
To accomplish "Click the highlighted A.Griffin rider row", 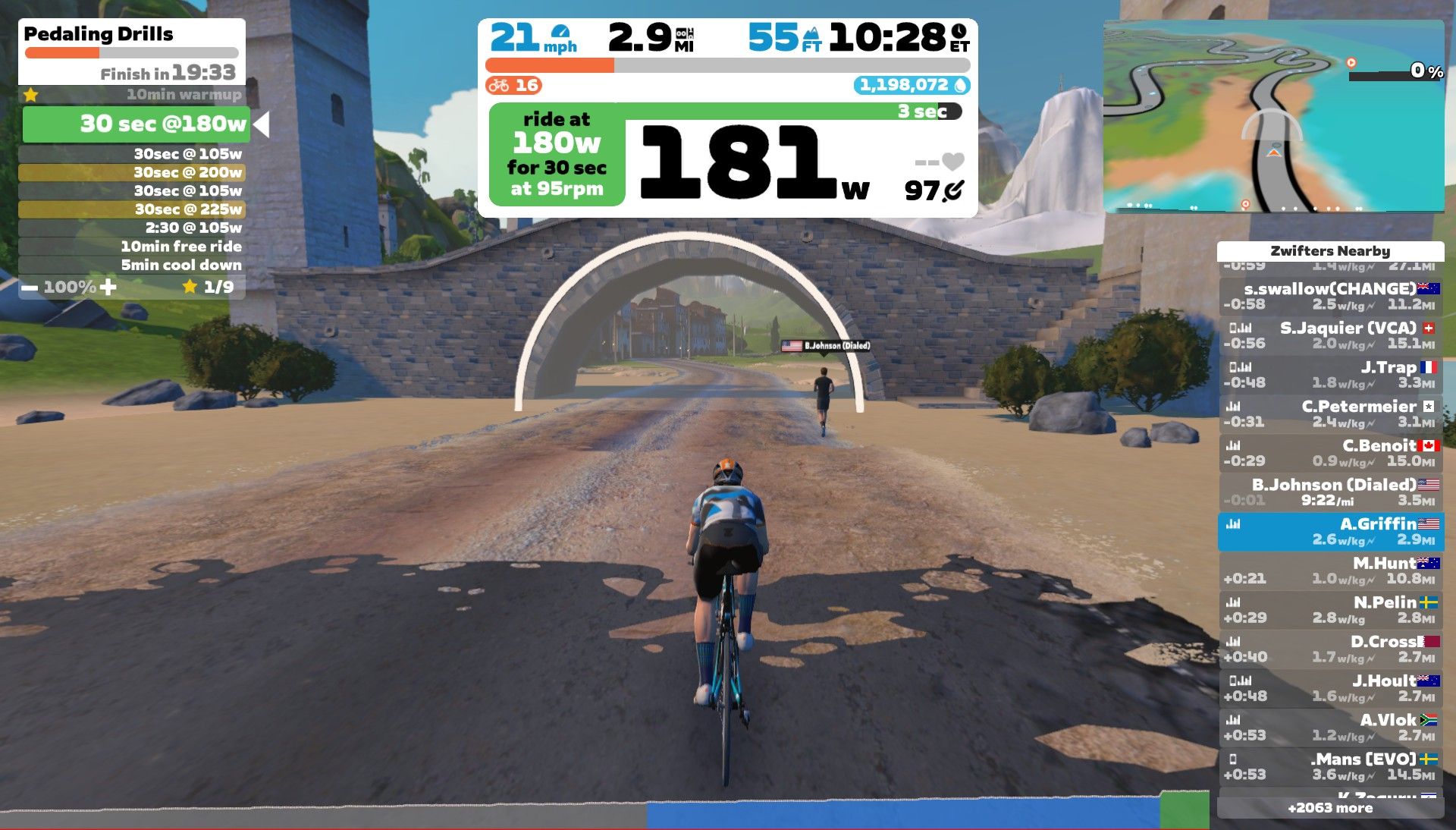I will pyautogui.click(x=1330, y=531).
